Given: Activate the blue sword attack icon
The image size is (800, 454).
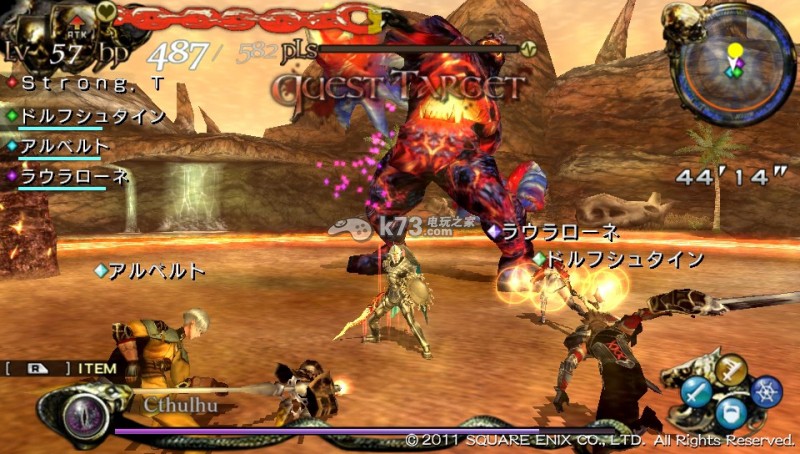Looking at the screenshot, I should coord(698,393).
